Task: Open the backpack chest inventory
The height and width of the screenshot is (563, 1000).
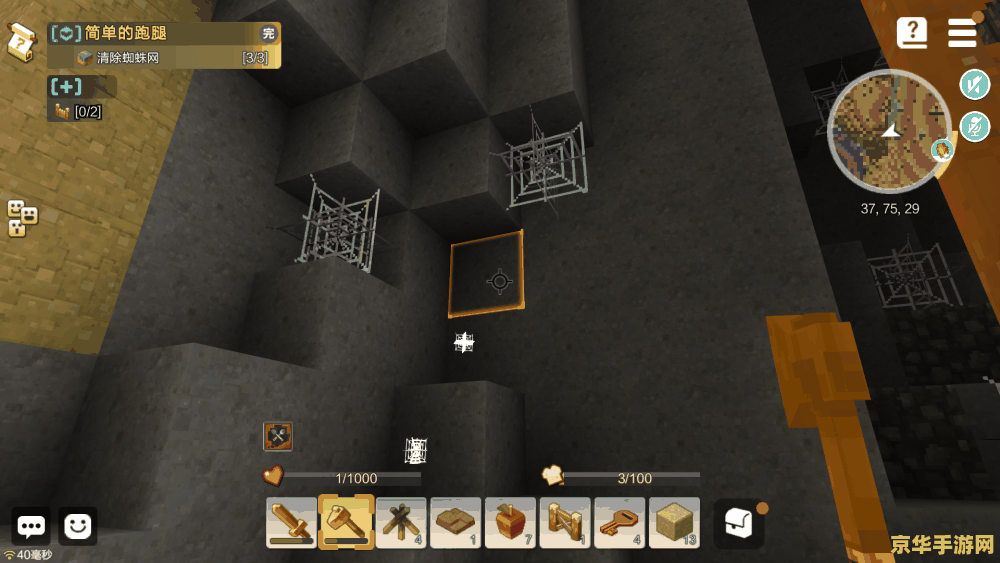Action: pos(738,523)
